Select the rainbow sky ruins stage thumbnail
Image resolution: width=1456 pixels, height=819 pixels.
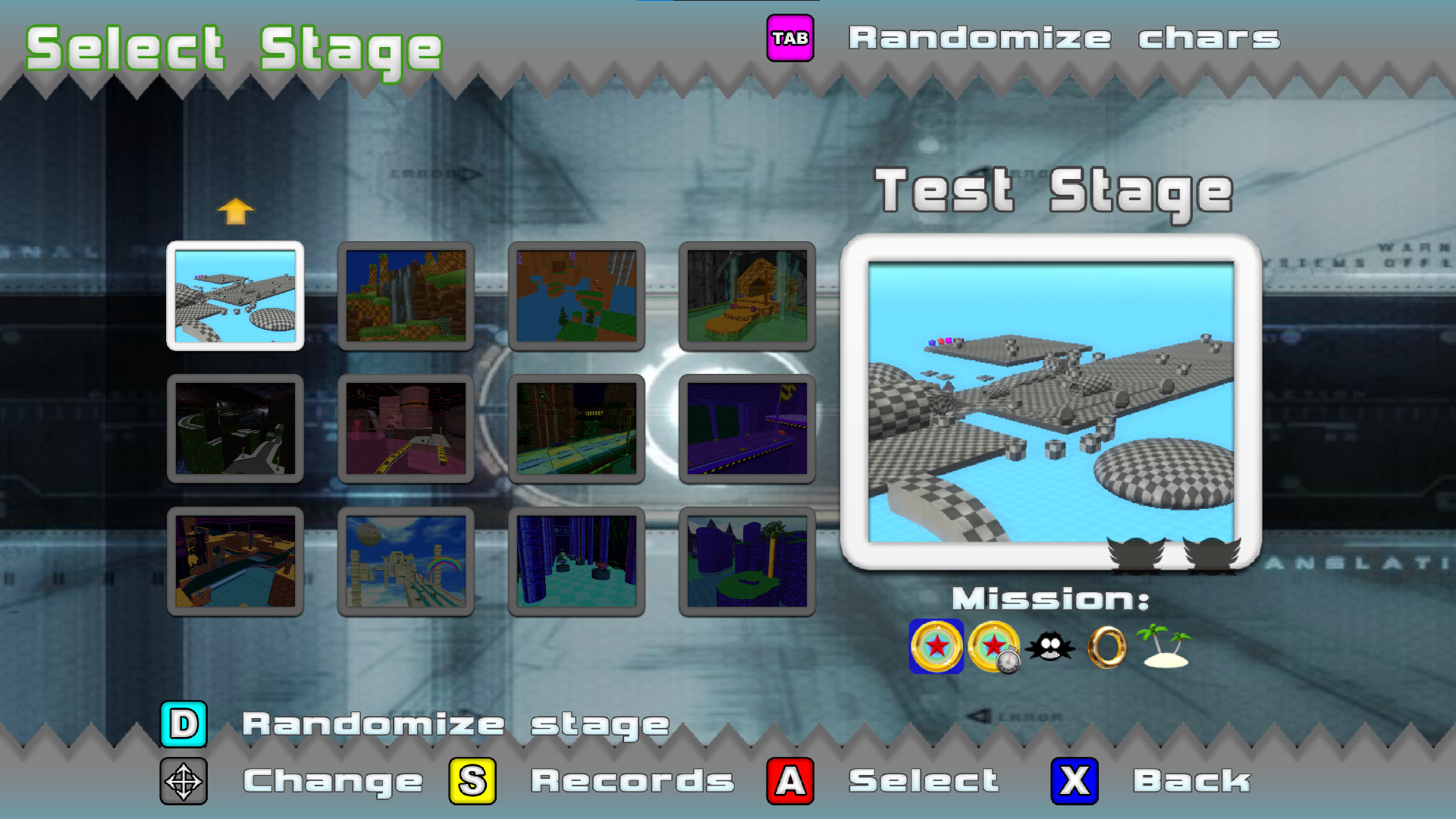tap(406, 561)
